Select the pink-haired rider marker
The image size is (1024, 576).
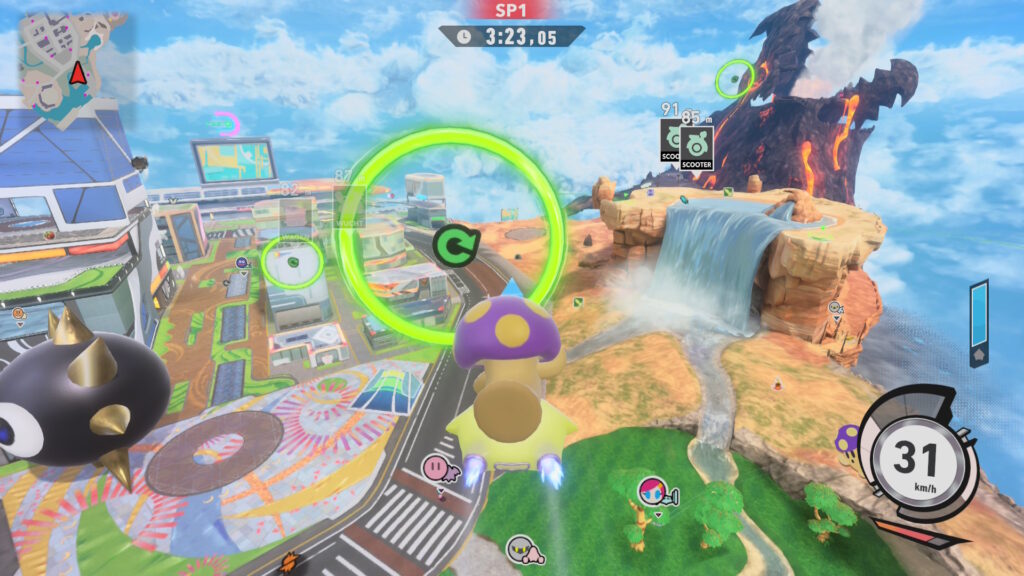coord(652,490)
